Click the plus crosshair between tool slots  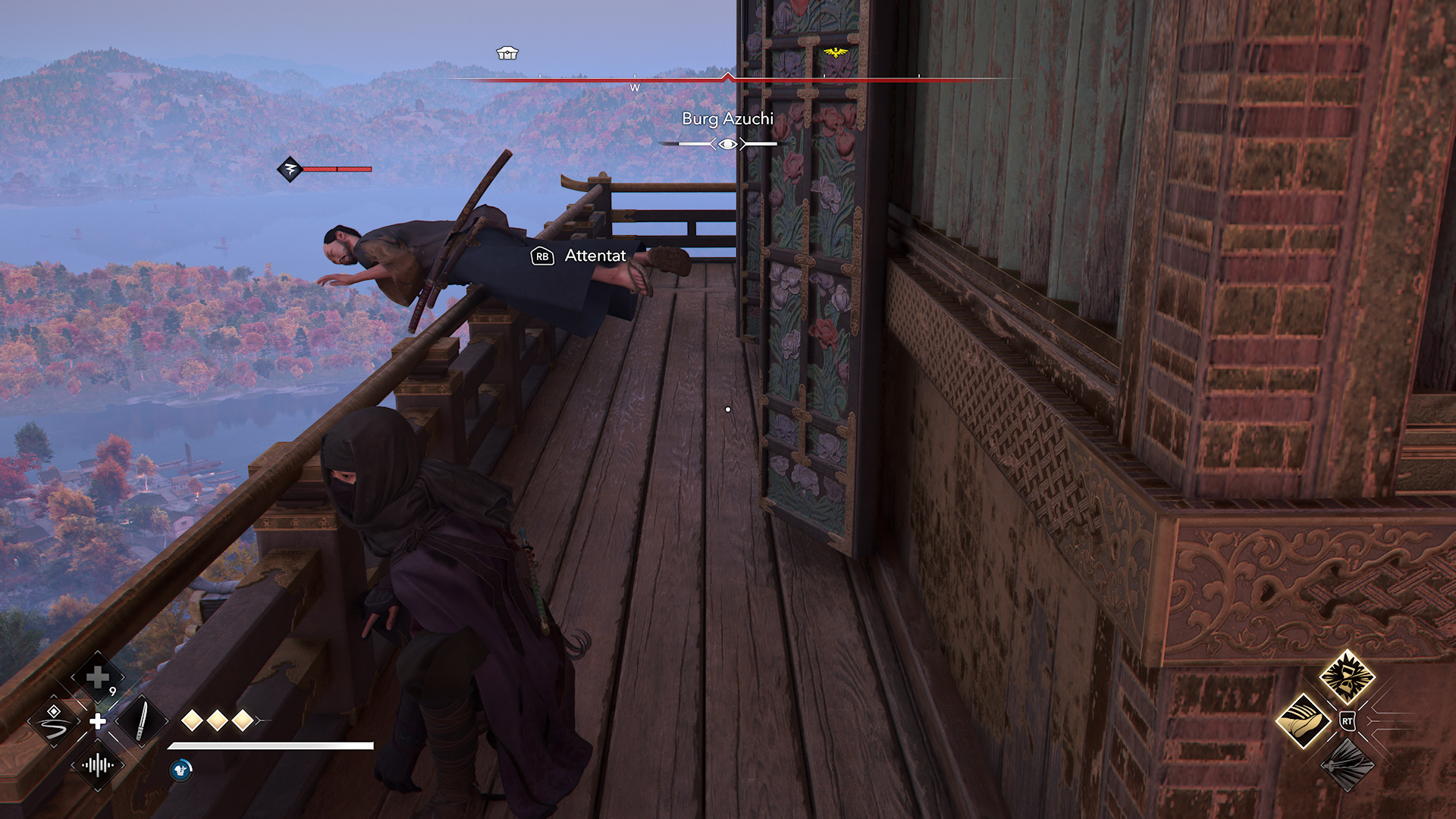coord(96,722)
